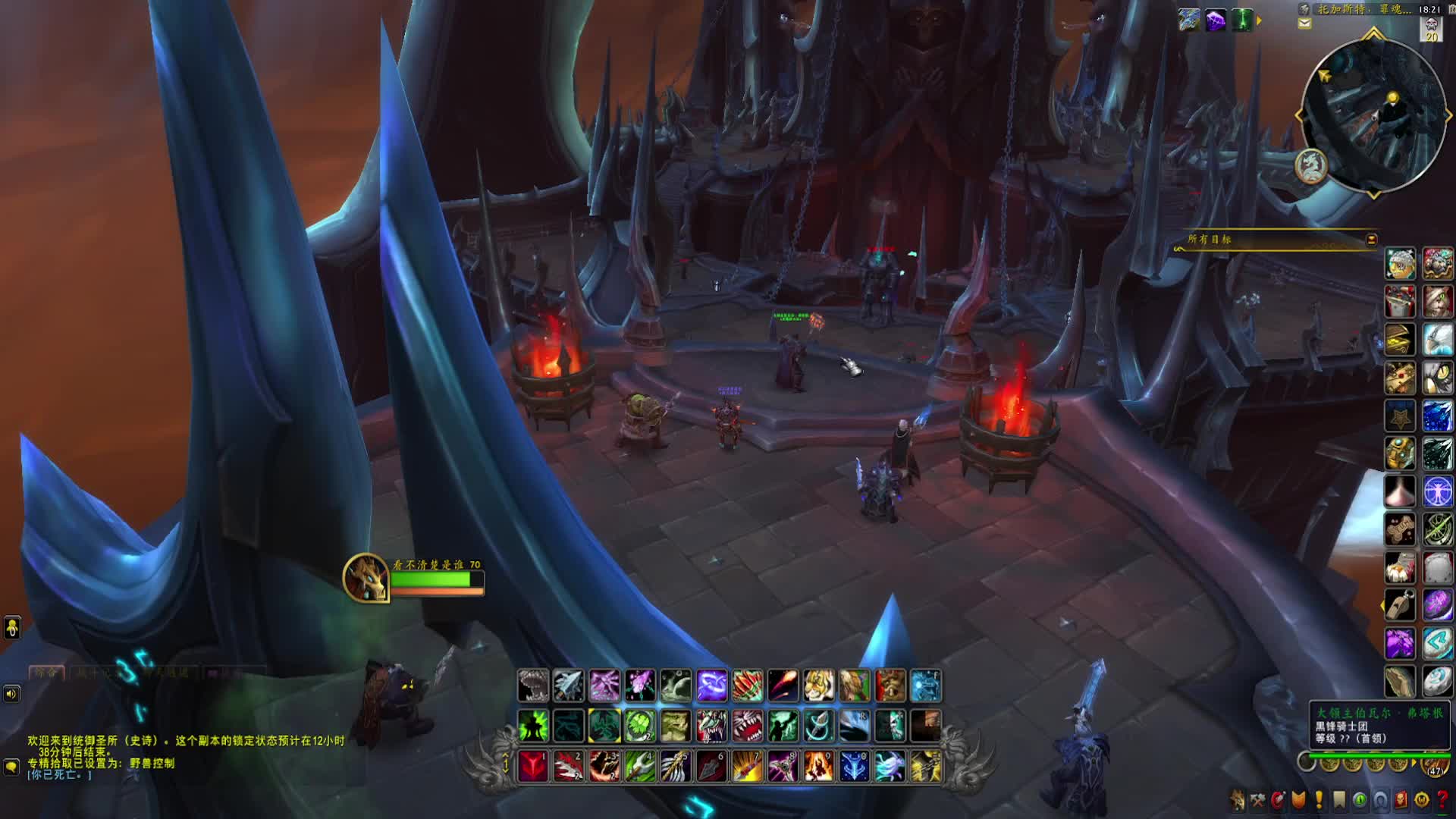Use the whistle item on the side bar

(1400, 605)
